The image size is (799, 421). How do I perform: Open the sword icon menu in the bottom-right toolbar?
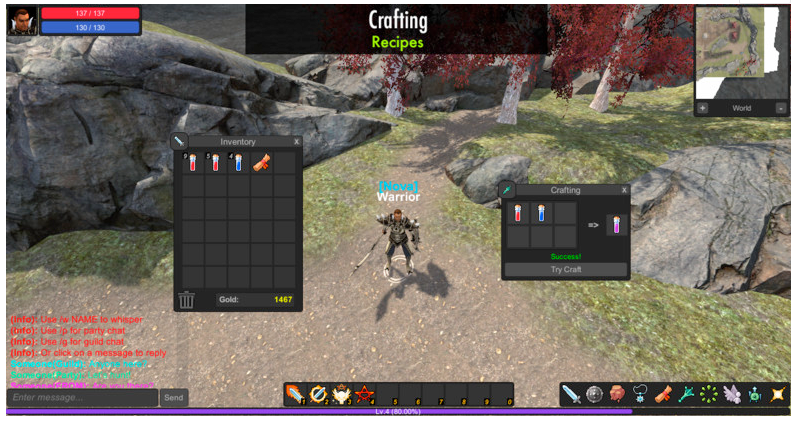click(x=571, y=394)
